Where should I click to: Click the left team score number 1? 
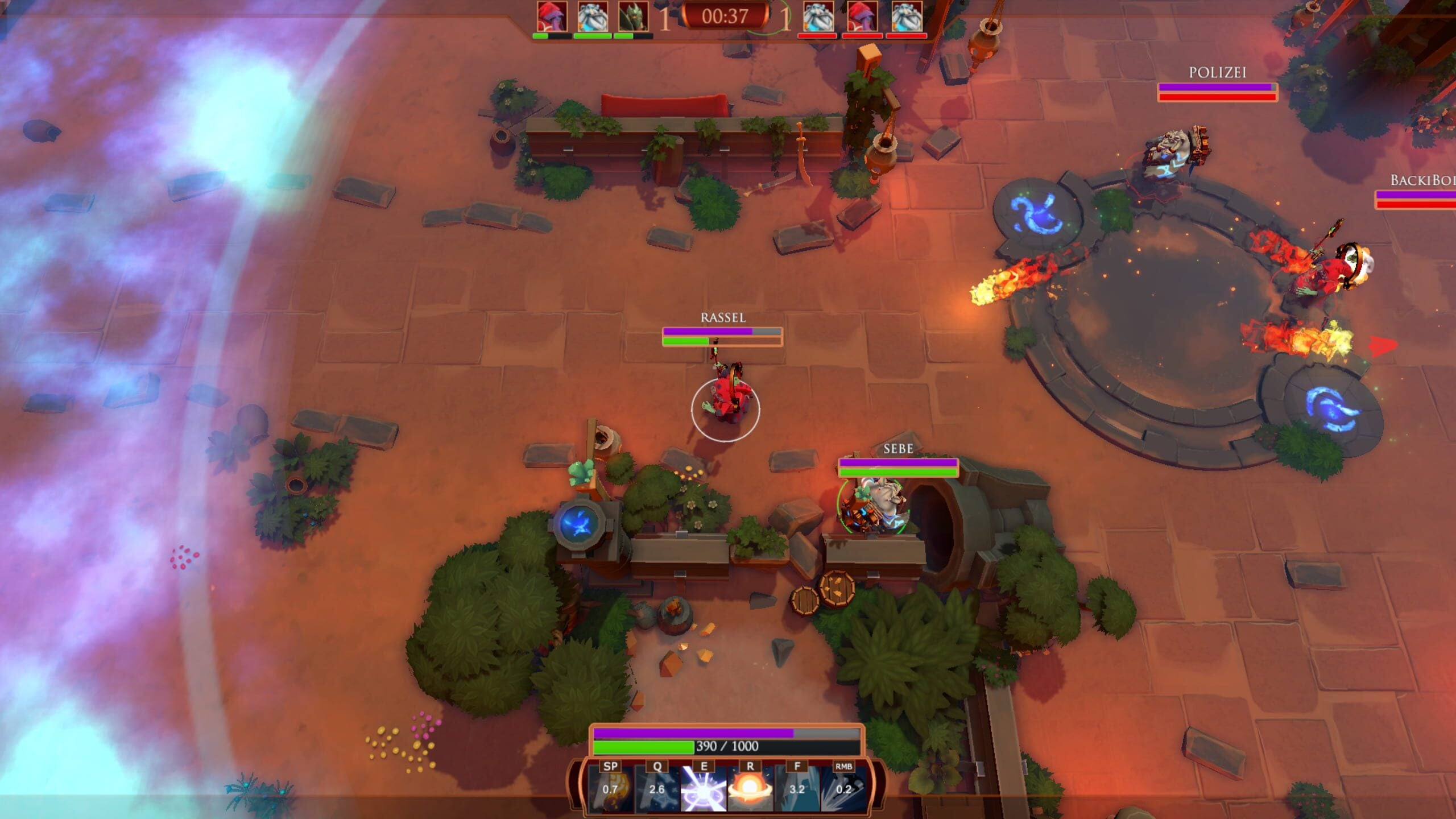pos(665,20)
